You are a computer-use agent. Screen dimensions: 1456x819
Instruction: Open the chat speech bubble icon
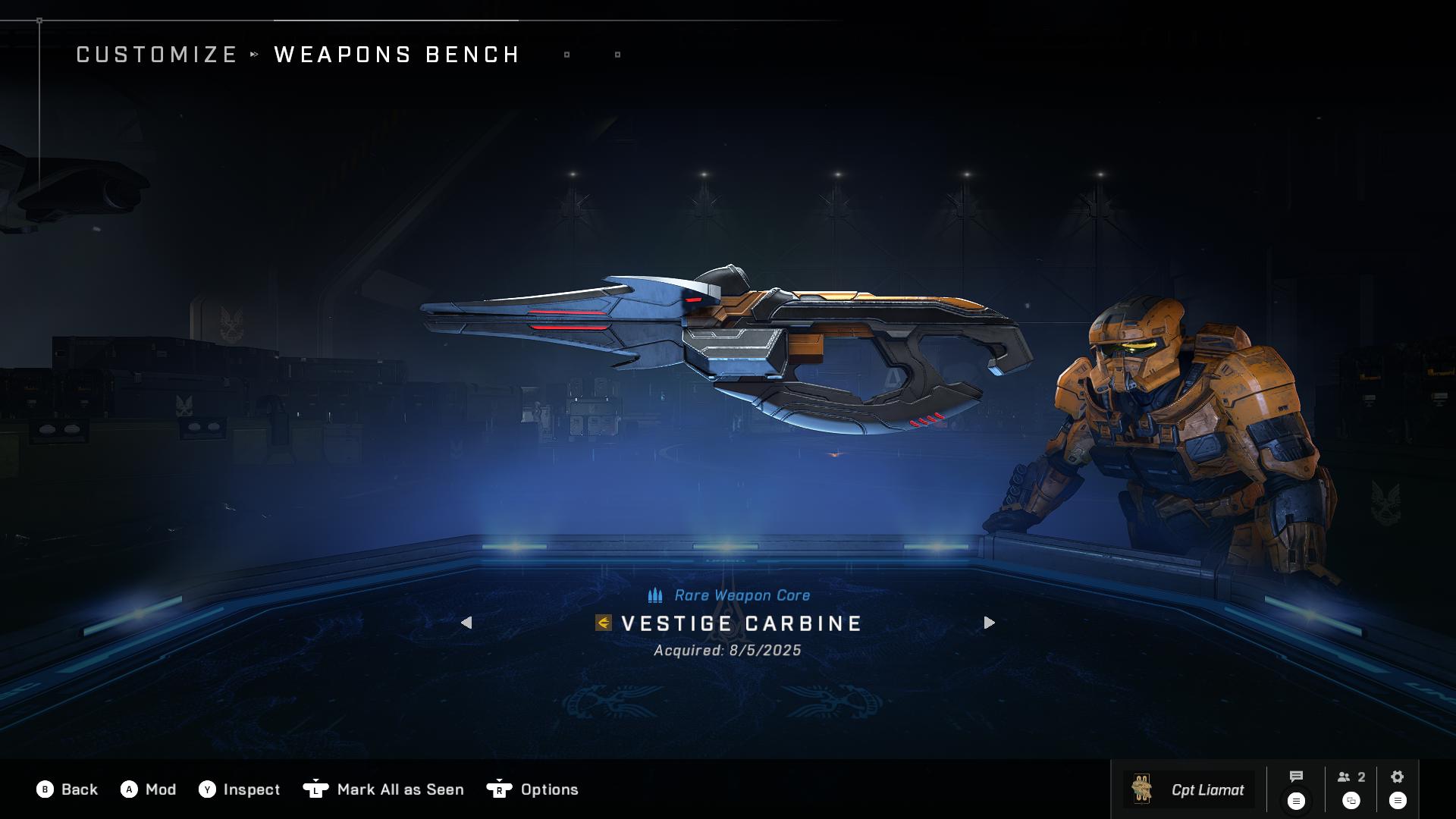(1296, 777)
